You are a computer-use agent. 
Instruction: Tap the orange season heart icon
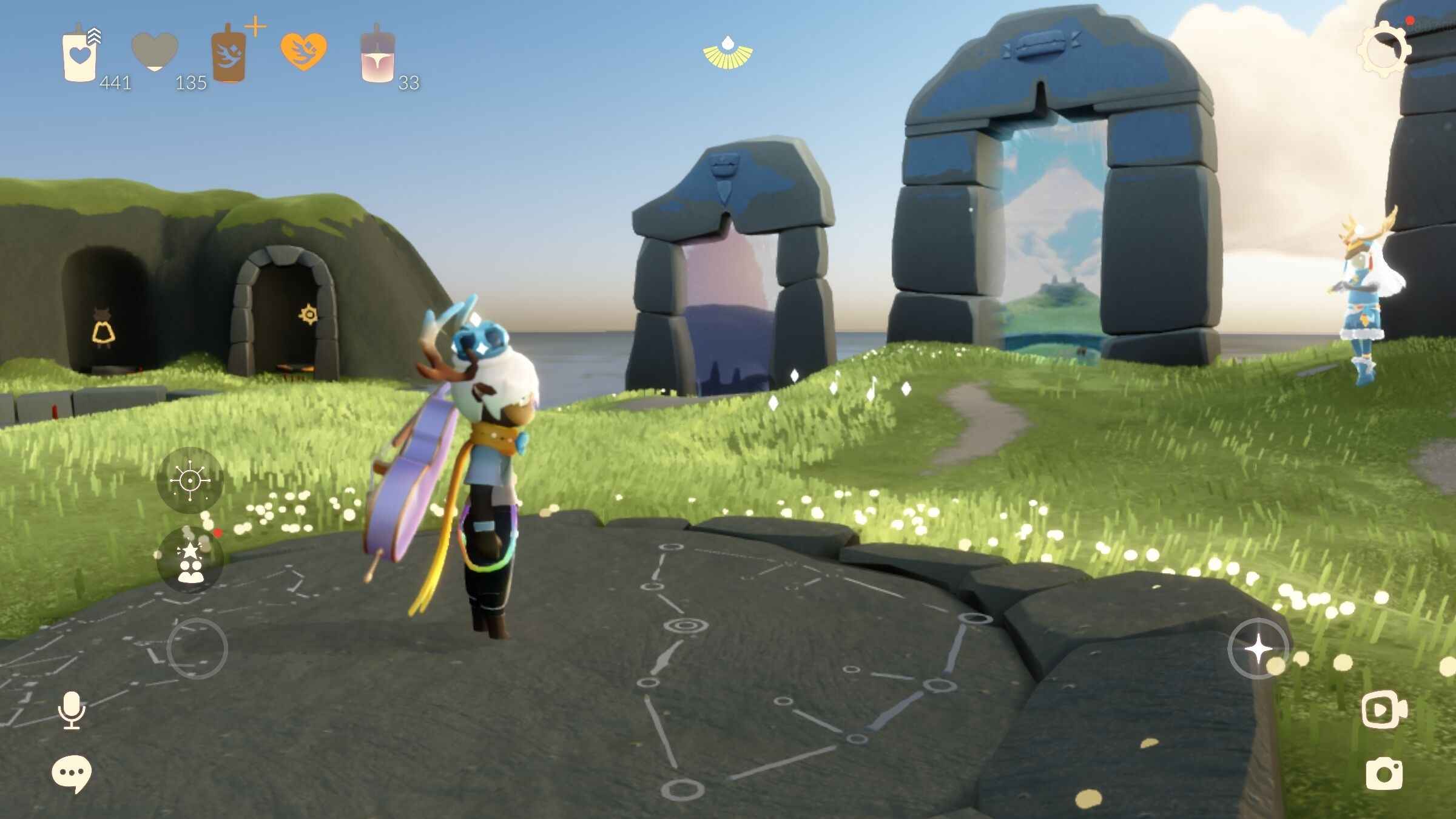coord(303,51)
